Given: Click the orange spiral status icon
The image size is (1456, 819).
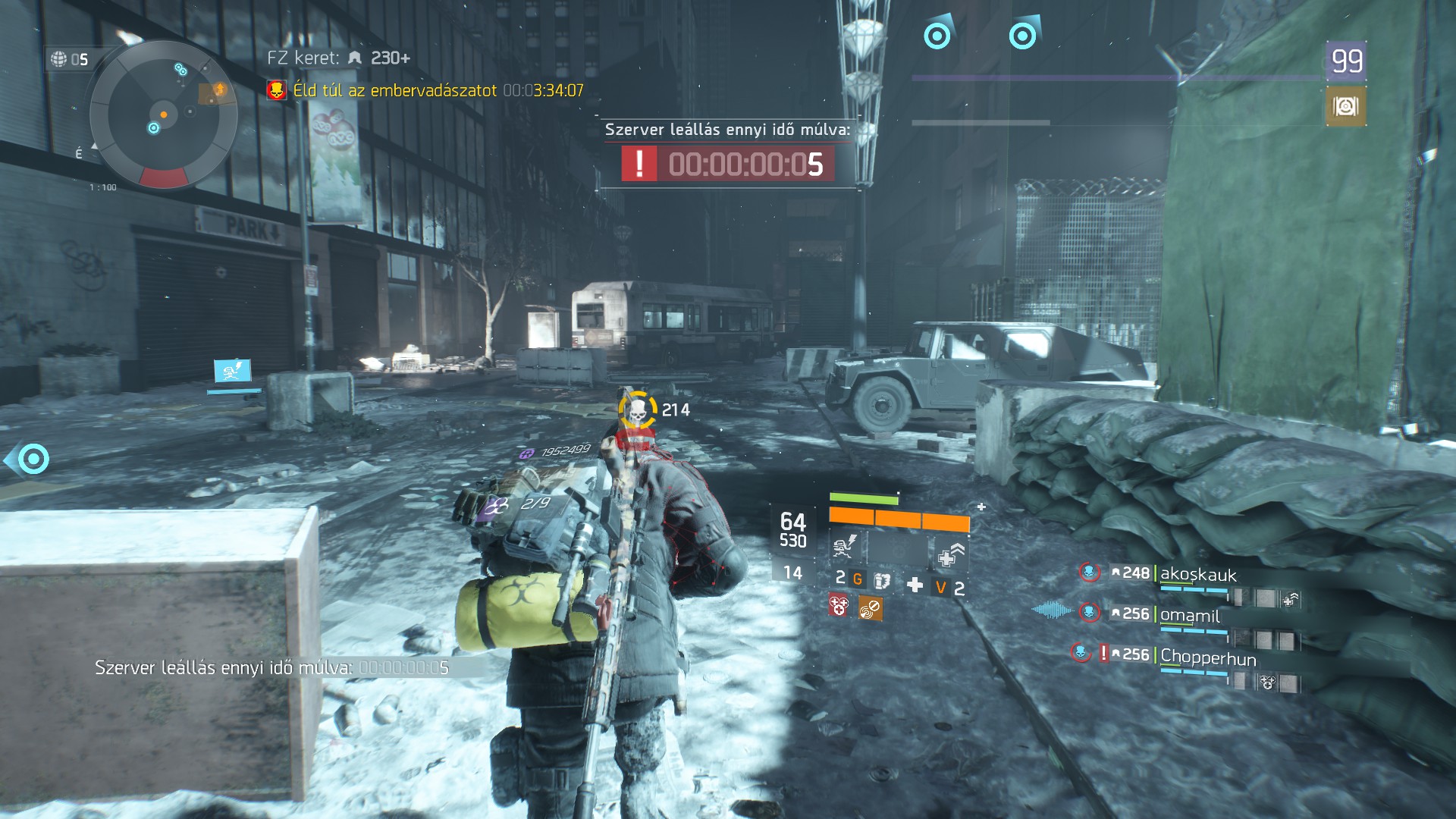Looking at the screenshot, I should tap(870, 607).
